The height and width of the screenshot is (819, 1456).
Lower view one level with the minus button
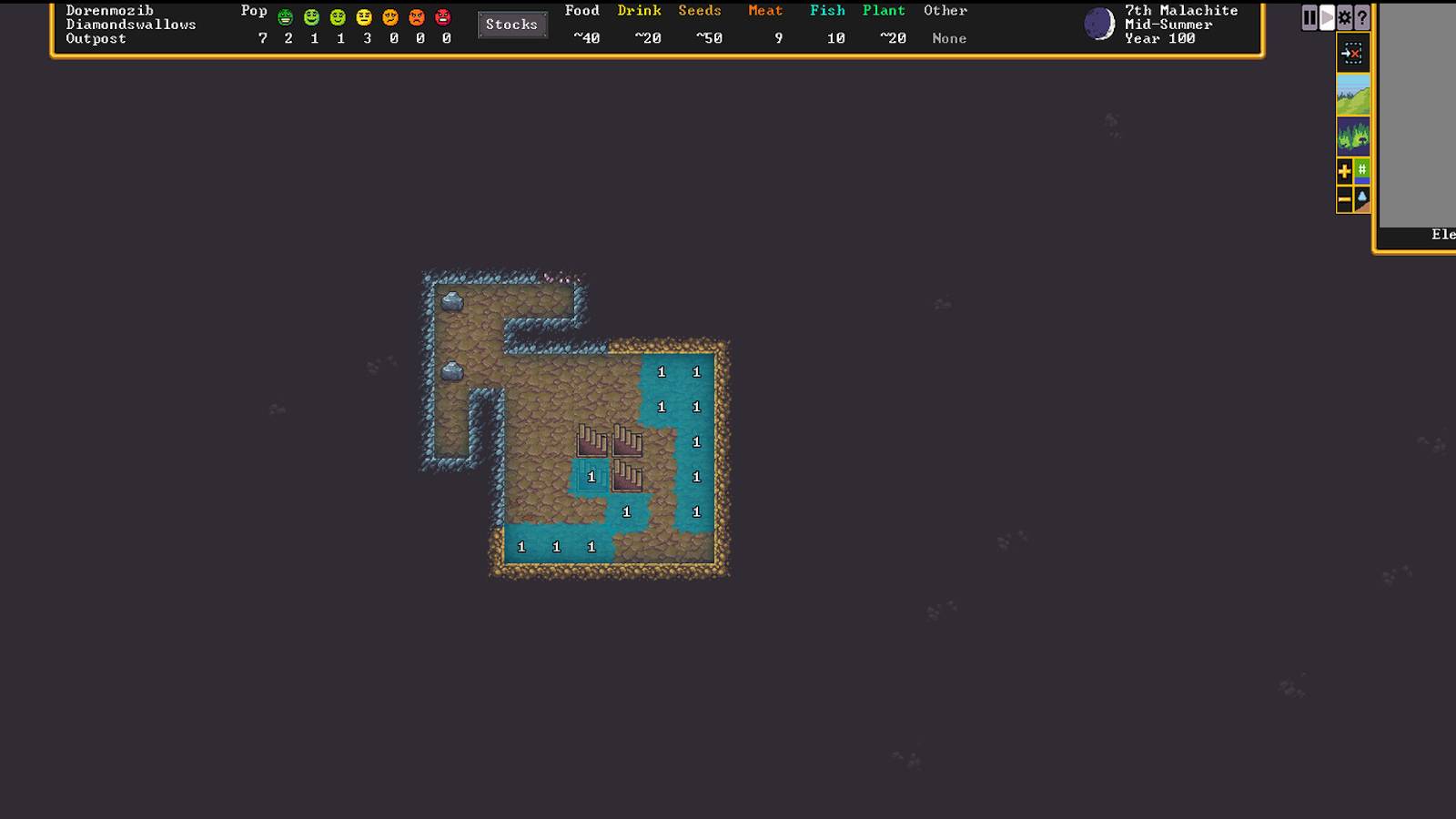(x=1344, y=198)
